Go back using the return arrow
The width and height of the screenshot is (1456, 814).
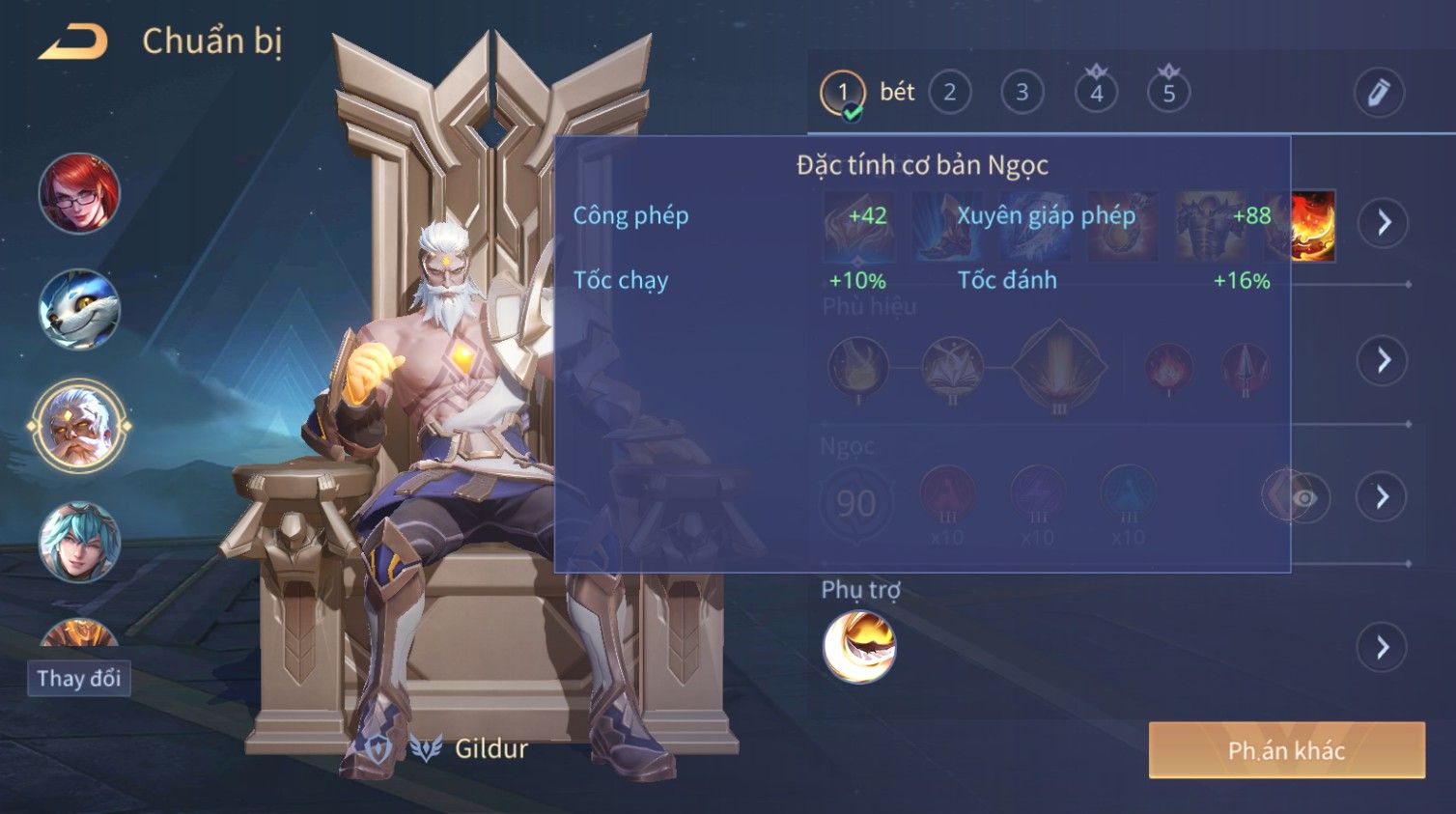coord(73,42)
